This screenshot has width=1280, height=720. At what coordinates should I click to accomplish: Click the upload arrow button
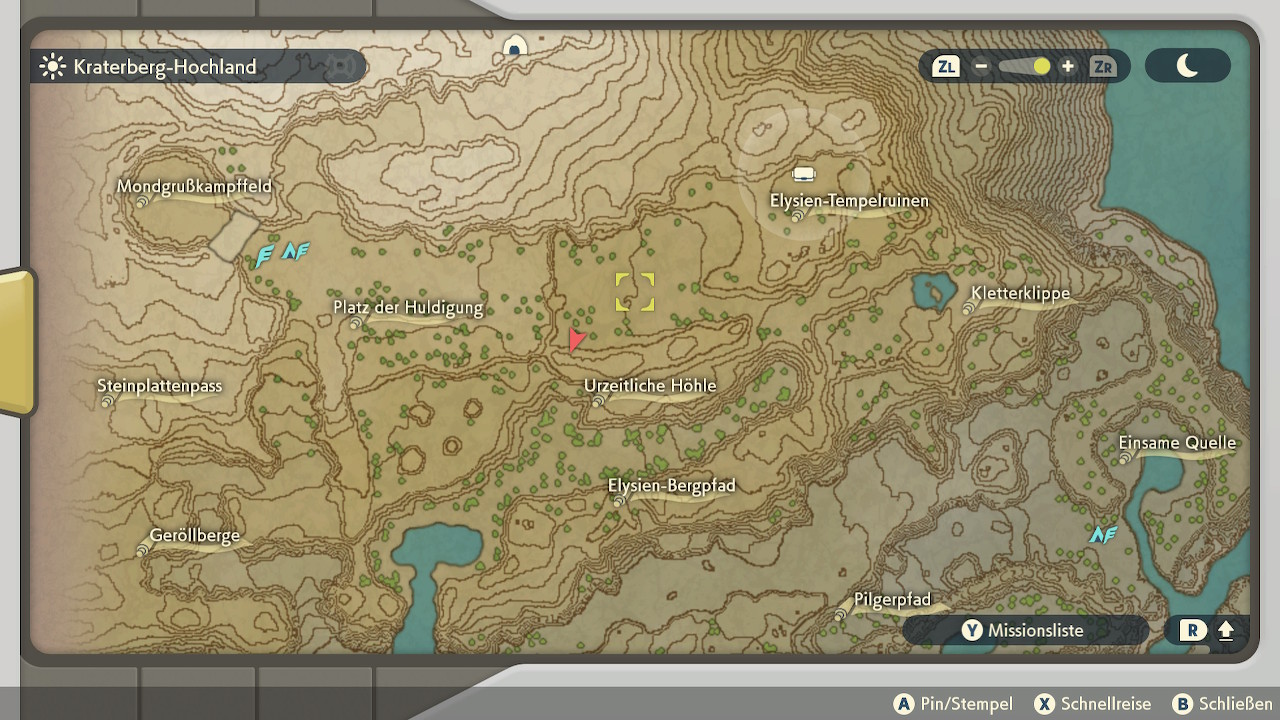[1225, 631]
